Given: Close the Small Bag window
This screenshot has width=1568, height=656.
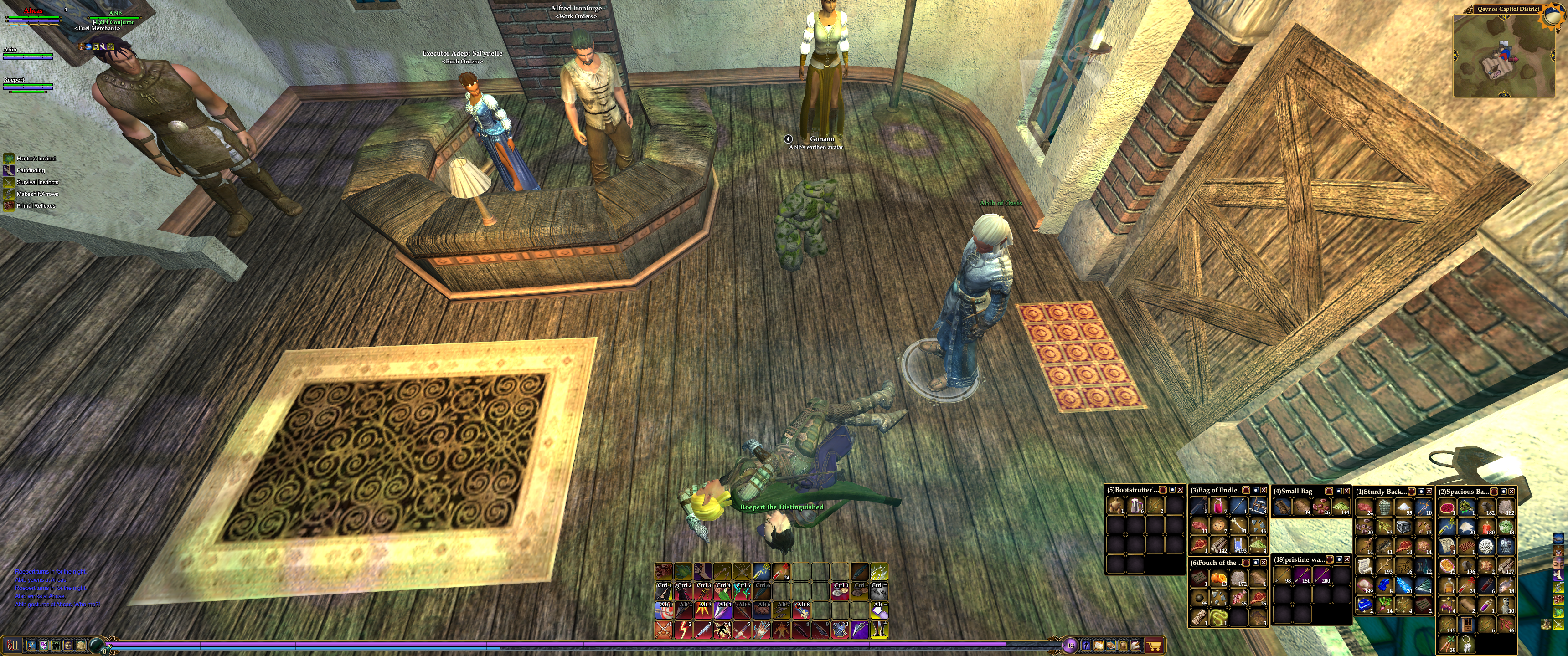Looking at the screenshot, I should coord(1346,491).
